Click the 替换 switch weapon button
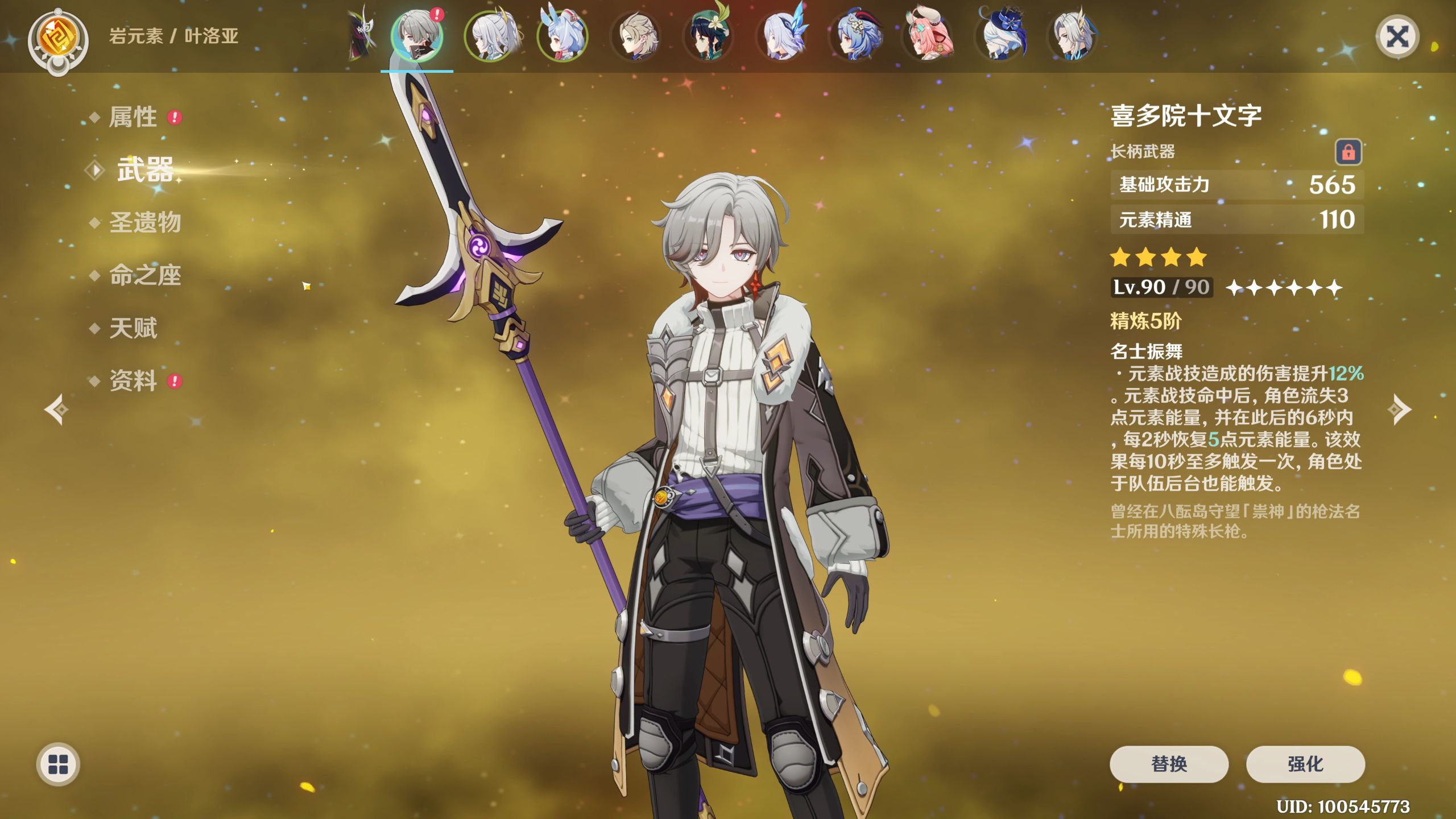Screen dimensions: 1456x819 [1169, 764]
